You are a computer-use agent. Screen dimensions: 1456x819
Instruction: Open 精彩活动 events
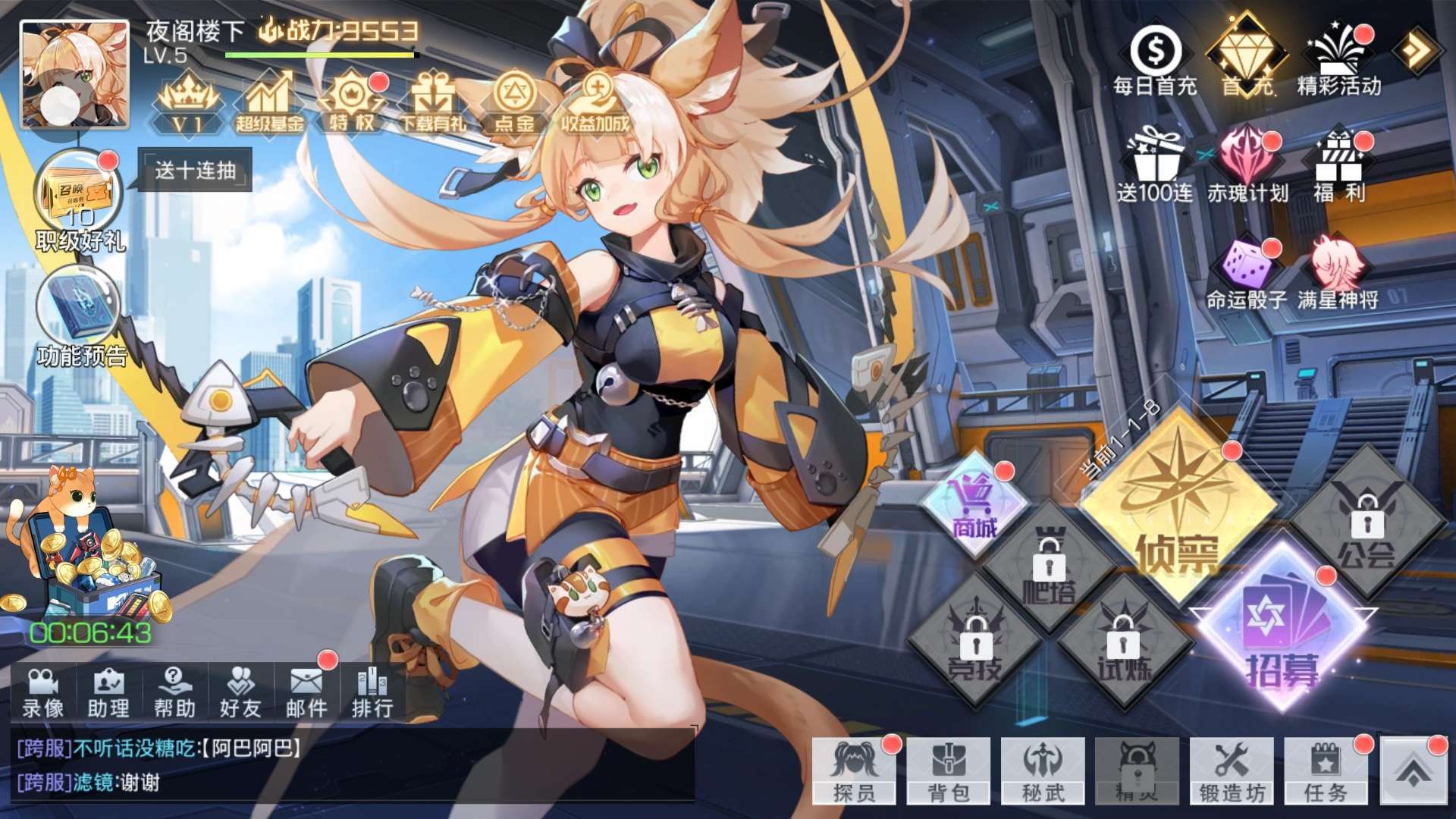click(x=1338, y=61)
